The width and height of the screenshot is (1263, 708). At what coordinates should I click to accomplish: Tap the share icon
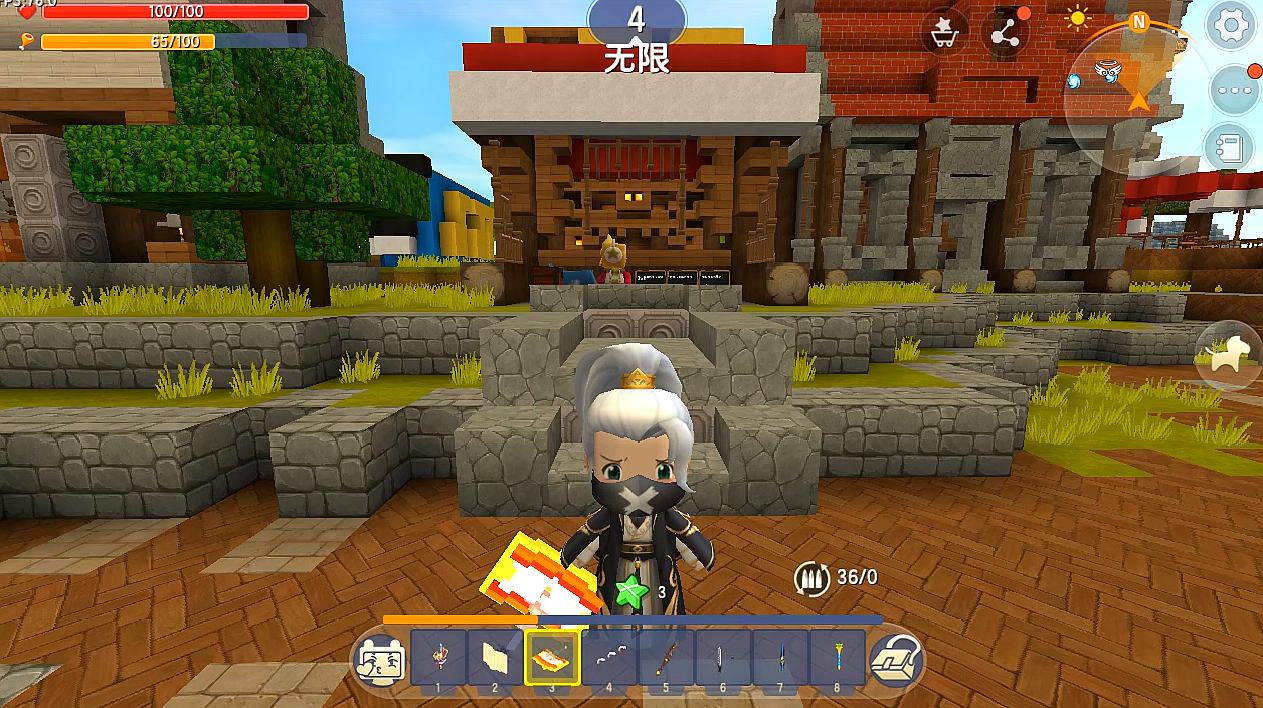click(x=1004, y=34)
